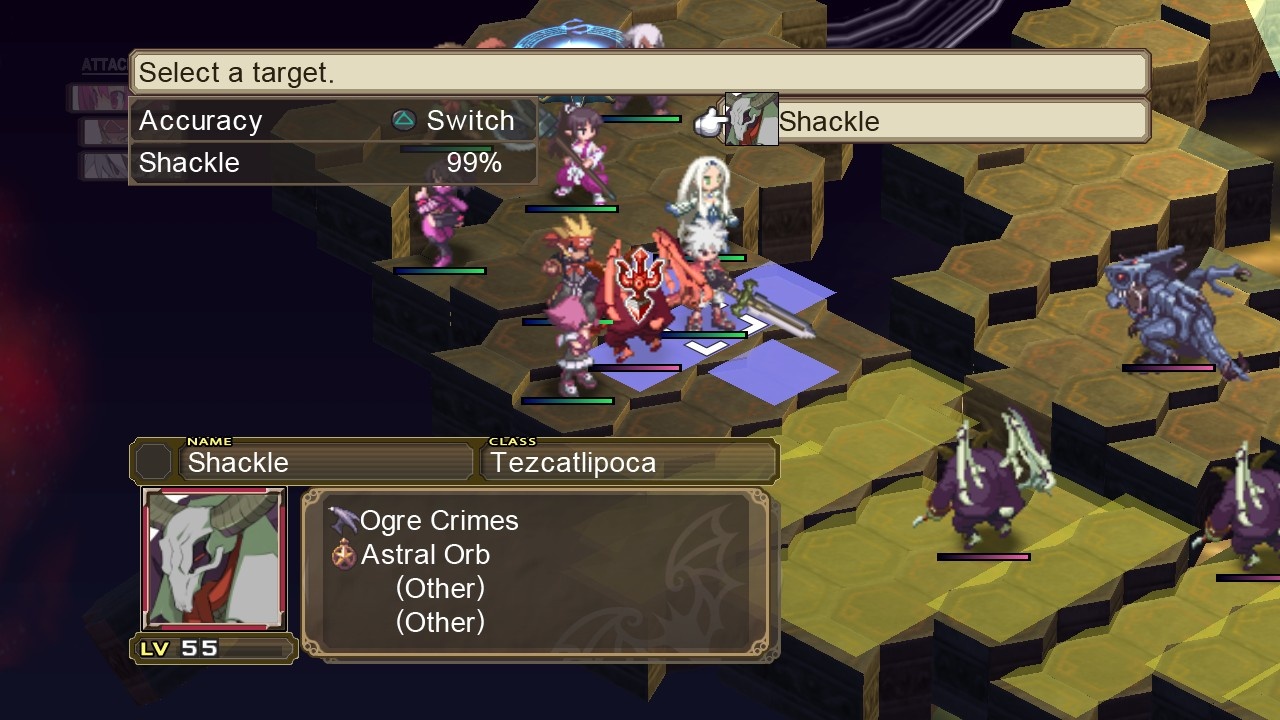Open the second (Other) equipment slot
Image resolution: width=1280 pixels, height=720 pixels.
[x=440, y=622]
